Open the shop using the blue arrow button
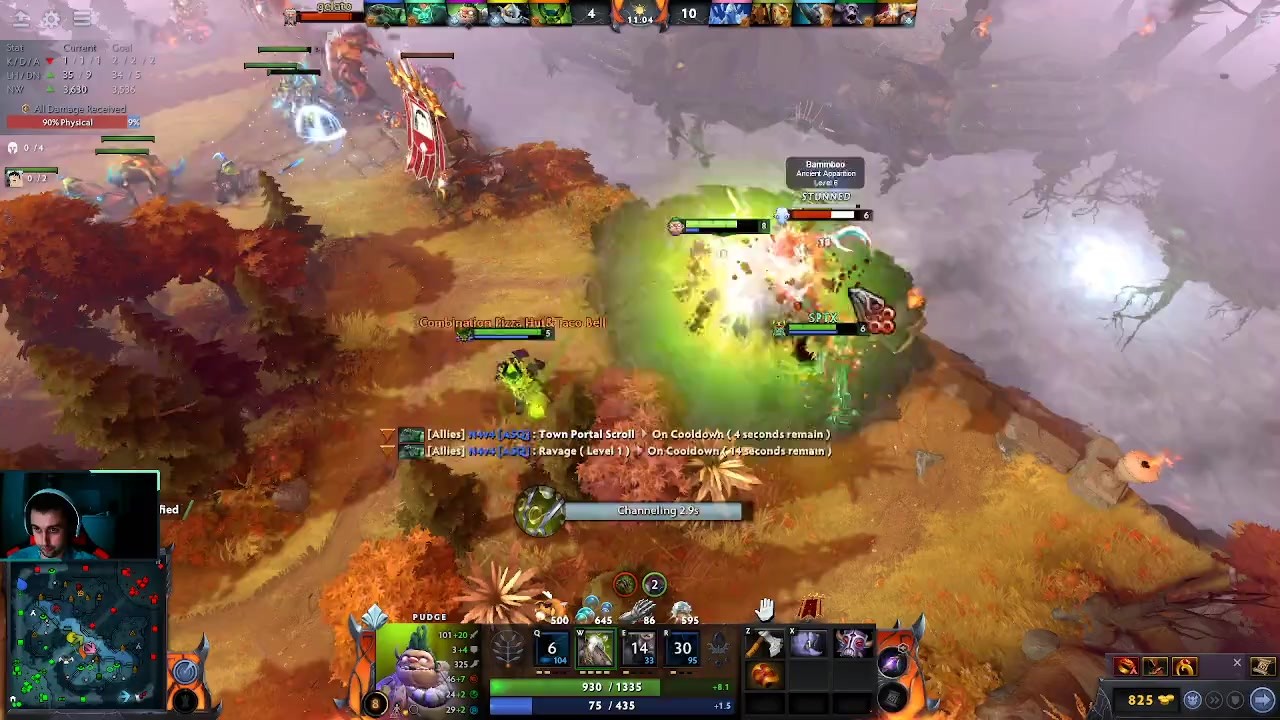This screenshot has width=1280, height=720. coord(1262,700)
